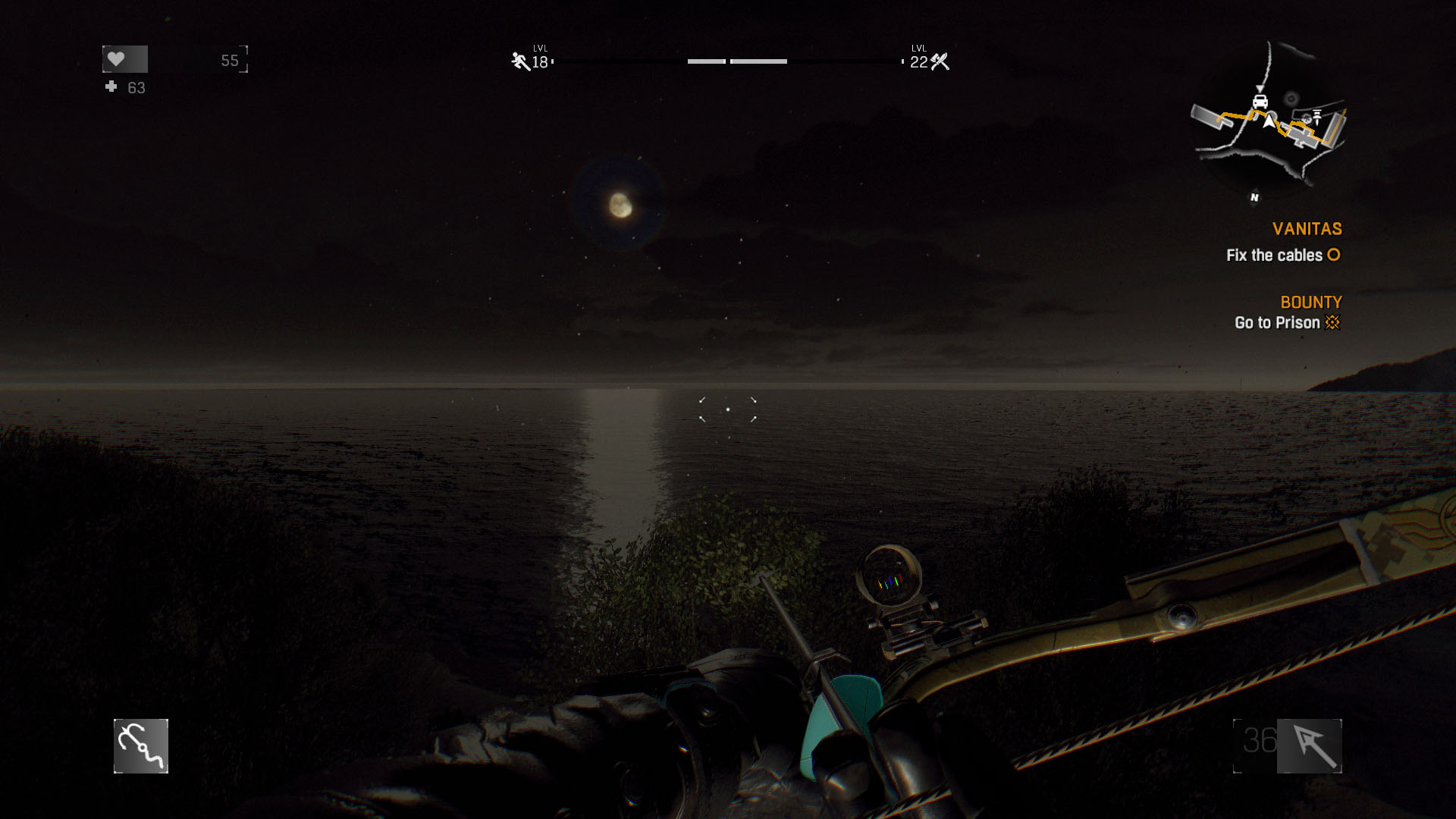Click the medkit plus icon
The image size is (1456, 819).
tap(111, 87)
